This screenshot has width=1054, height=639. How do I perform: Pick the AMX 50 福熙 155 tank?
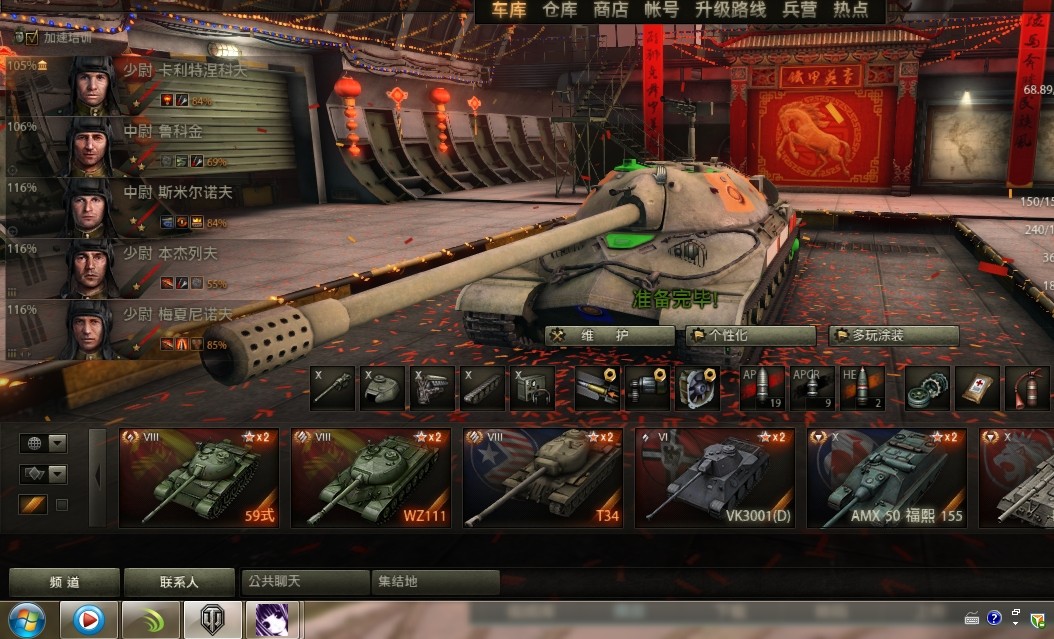(x=886, y=477)
